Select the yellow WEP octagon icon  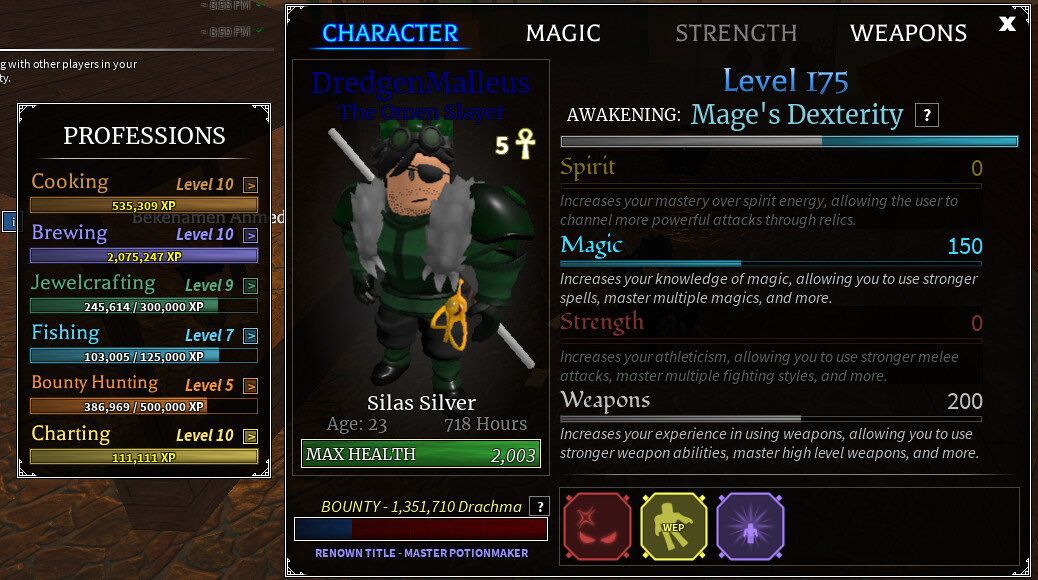674,526
